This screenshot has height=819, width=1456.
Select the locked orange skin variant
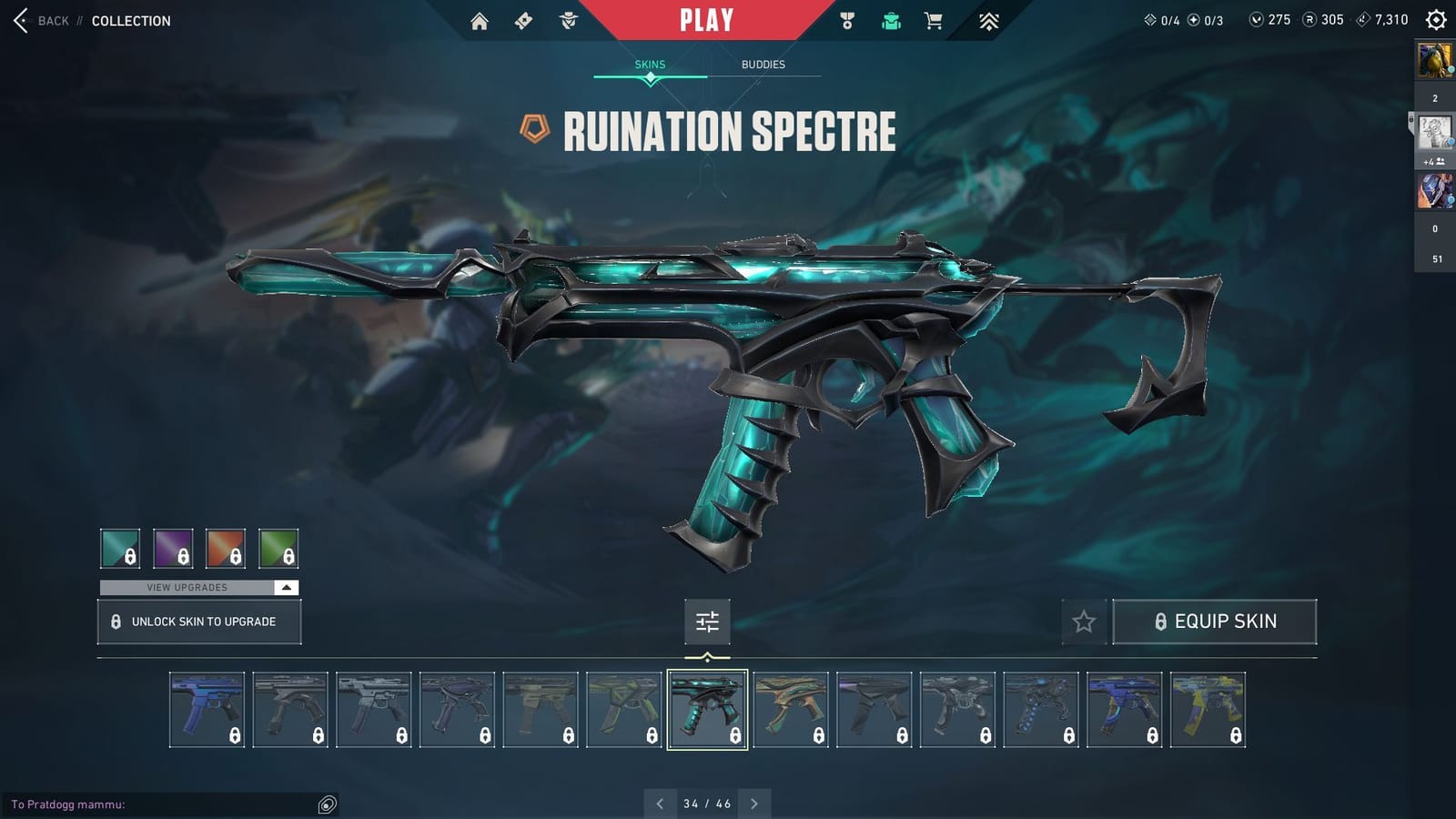click(x=226, y=548)
